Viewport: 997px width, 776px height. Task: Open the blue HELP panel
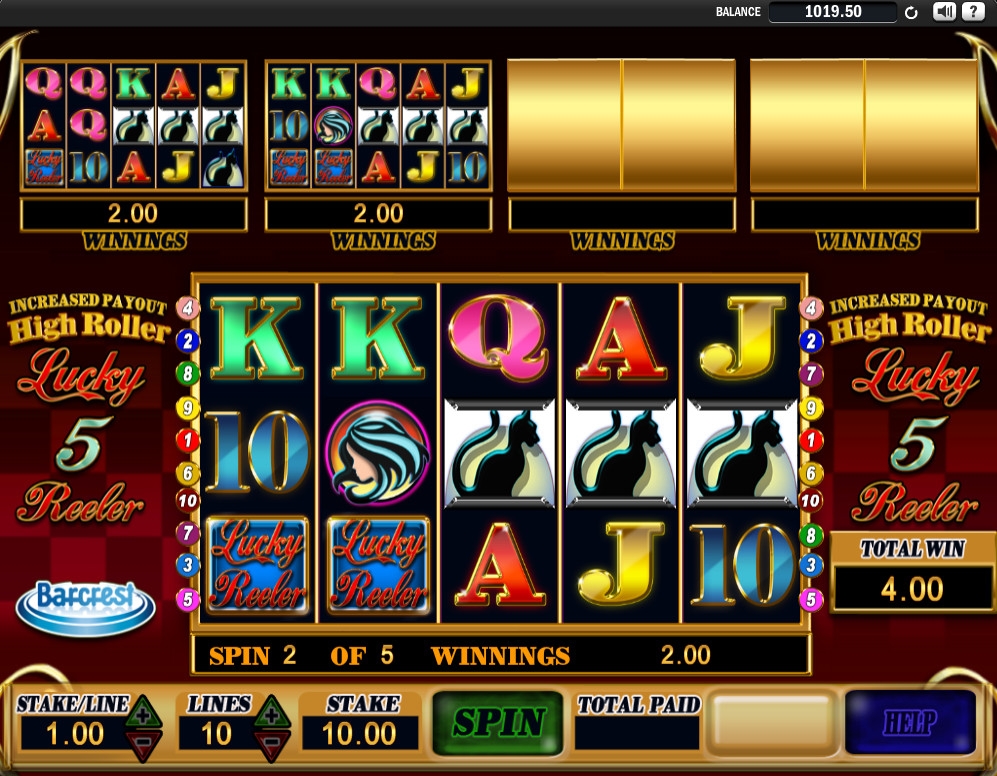click(909, 721)
